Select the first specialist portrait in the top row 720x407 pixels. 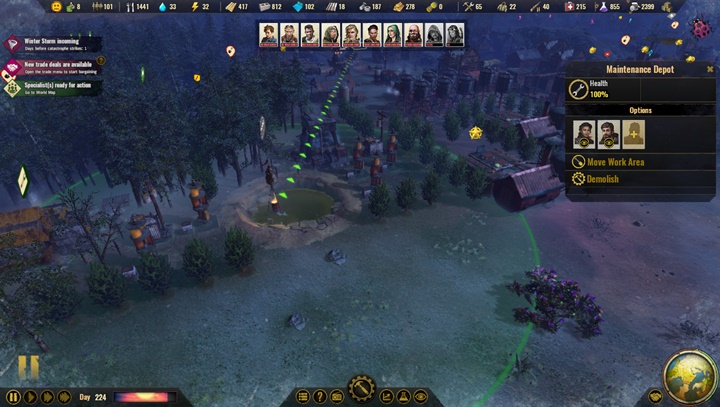269,35
